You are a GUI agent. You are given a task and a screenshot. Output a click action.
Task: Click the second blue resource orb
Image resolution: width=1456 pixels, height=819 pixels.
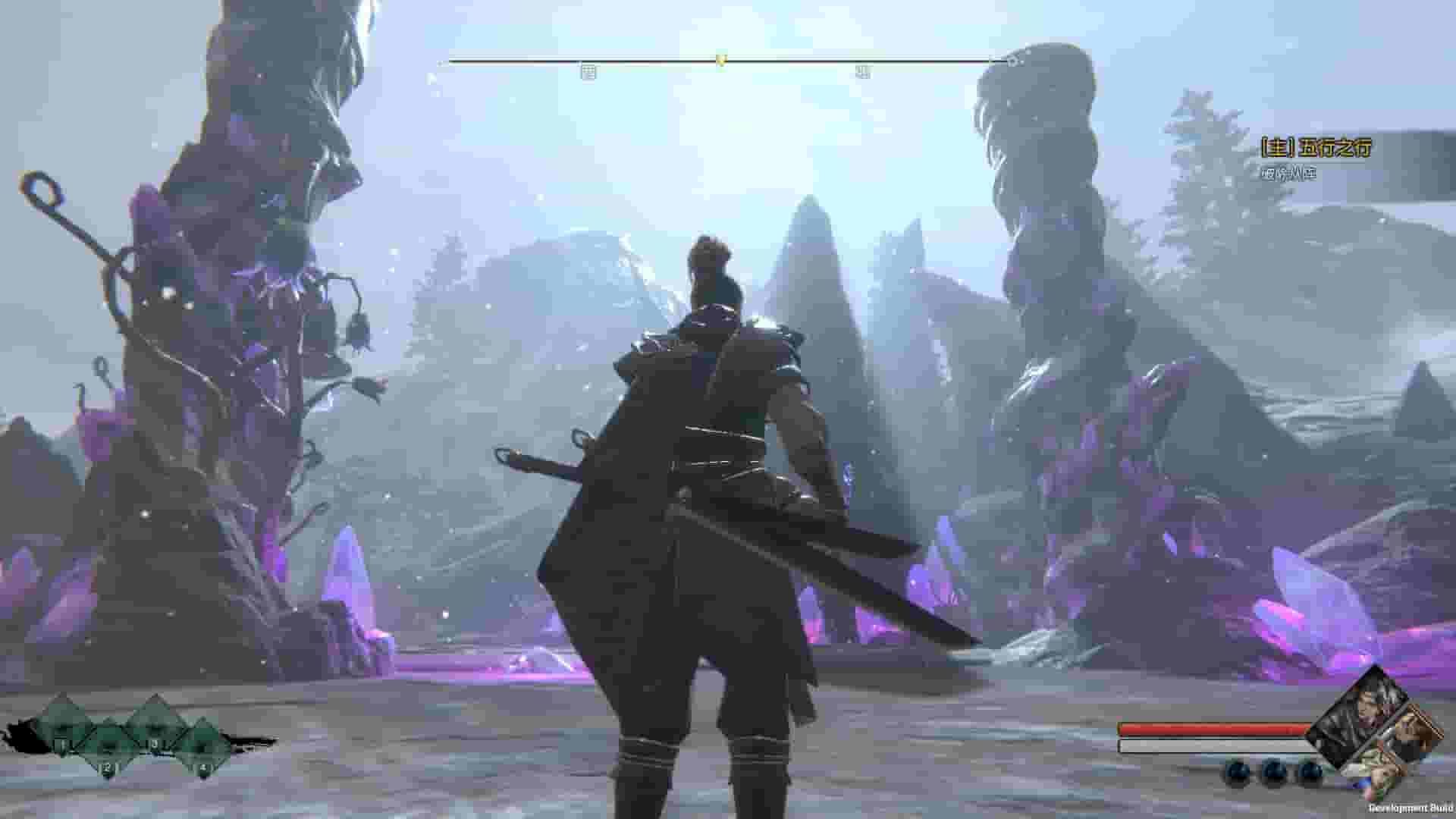[1274, 772]
